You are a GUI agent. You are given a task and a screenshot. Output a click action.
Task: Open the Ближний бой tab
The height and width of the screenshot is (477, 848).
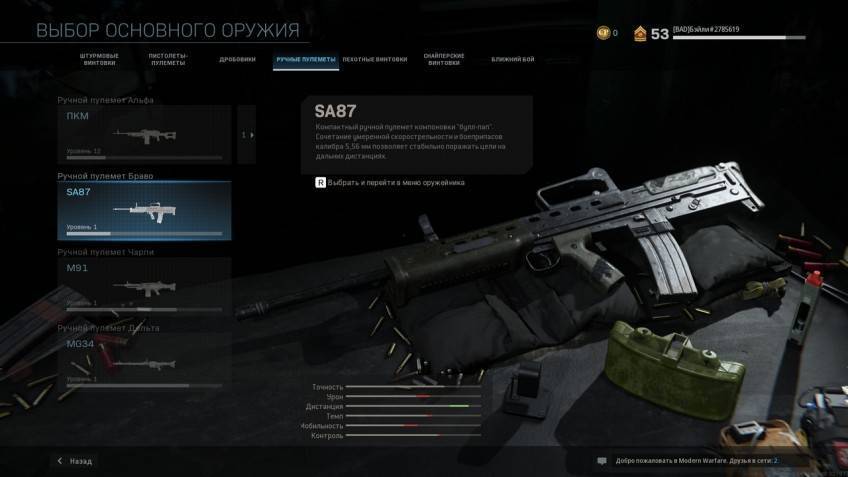[x=513, y=59]
